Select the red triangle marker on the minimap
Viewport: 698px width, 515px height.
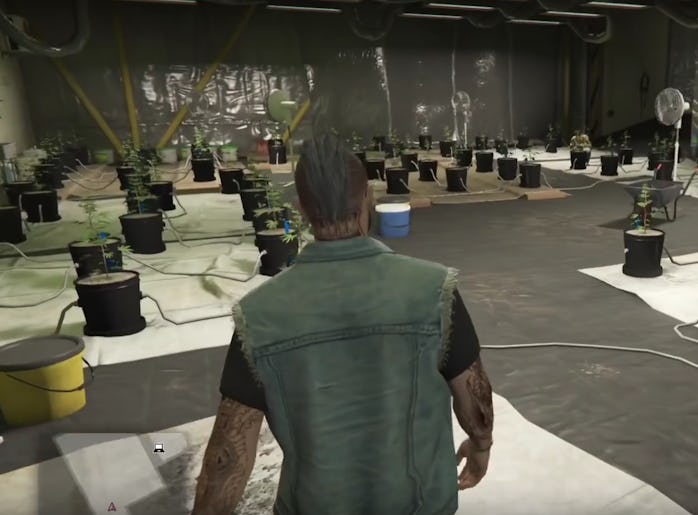tap(112, 506)
